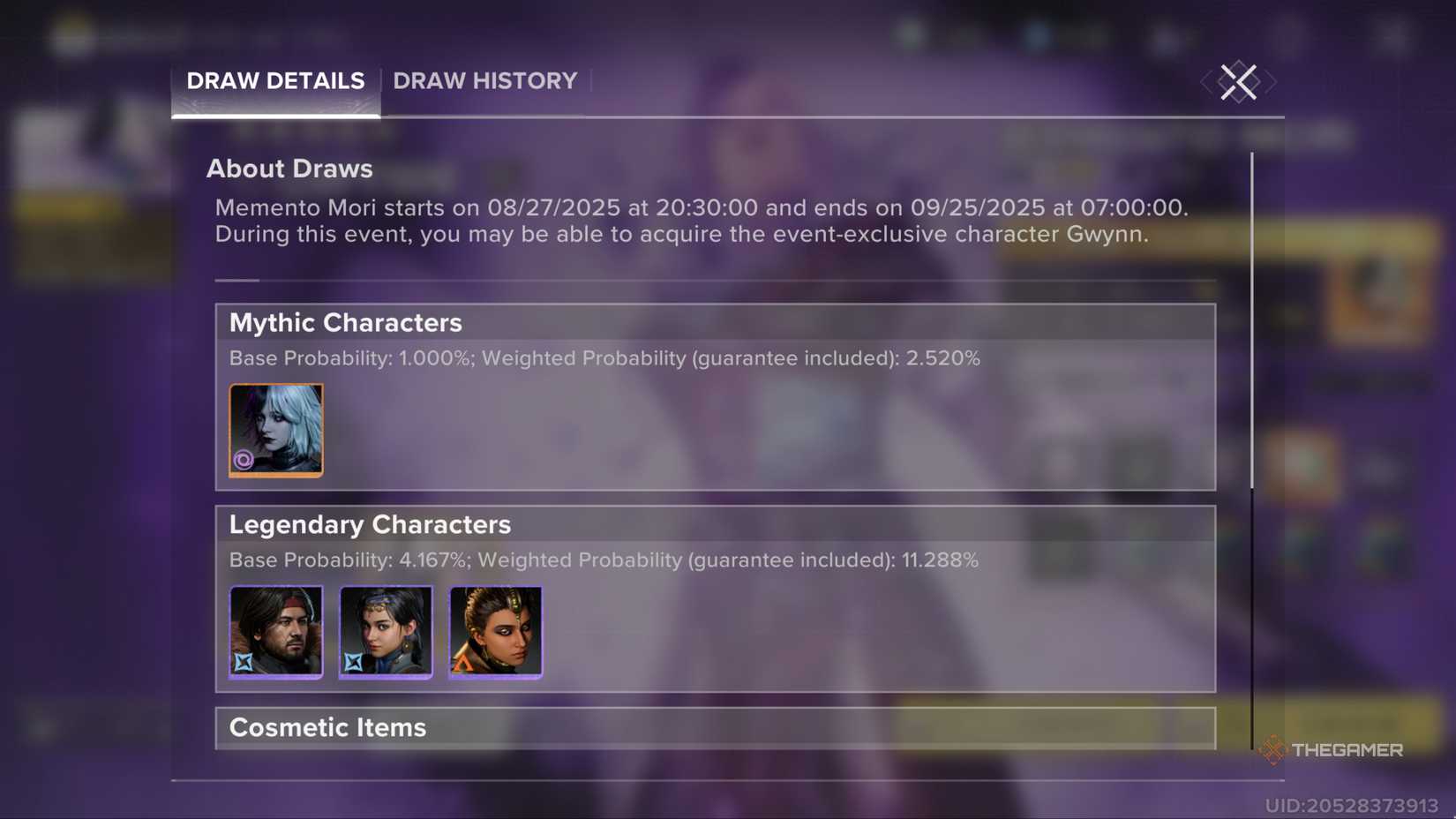The image size is (1456, 819).
Task: Collapse the Legendary Characters section
Action: [x=370, y=523]
